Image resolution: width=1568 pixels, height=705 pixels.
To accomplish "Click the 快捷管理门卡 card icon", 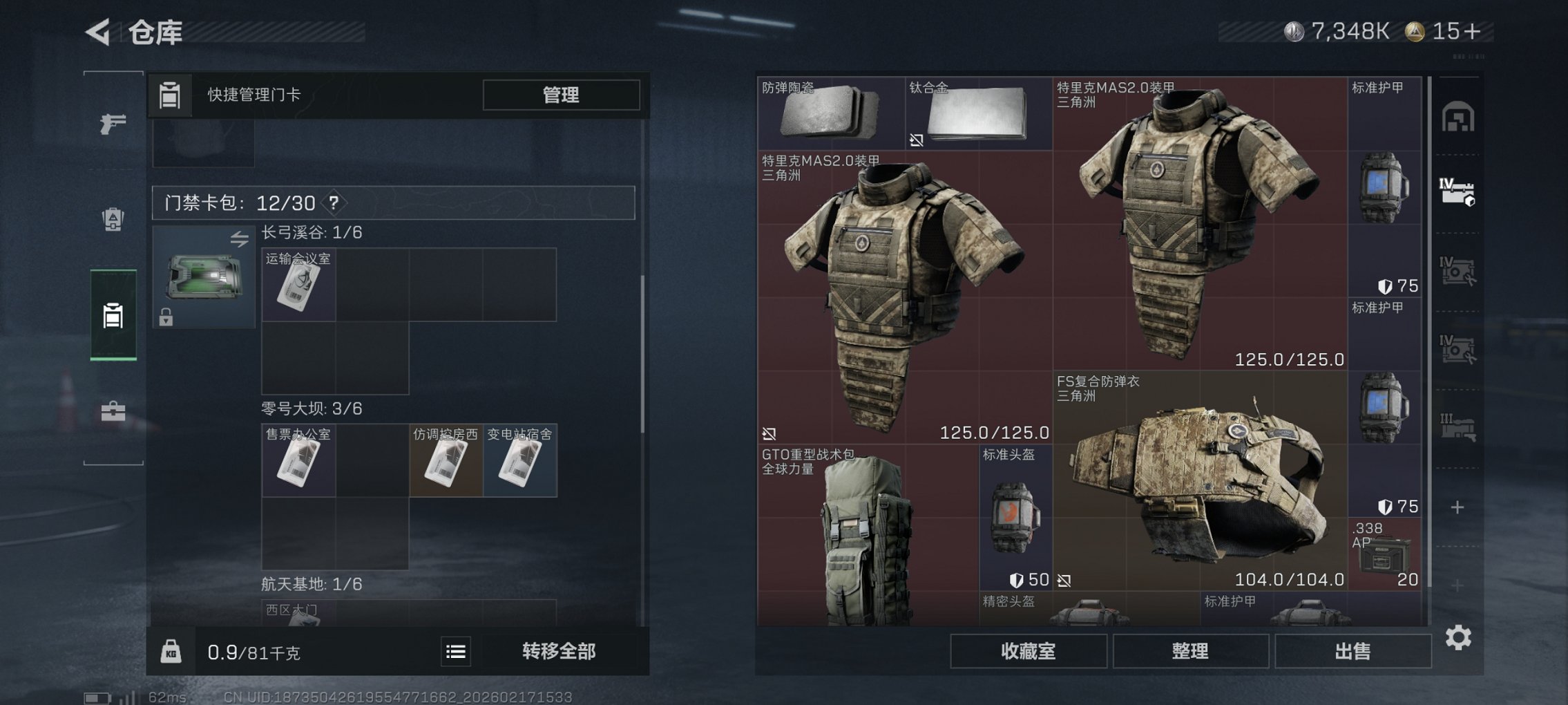I will pos(170,95).
